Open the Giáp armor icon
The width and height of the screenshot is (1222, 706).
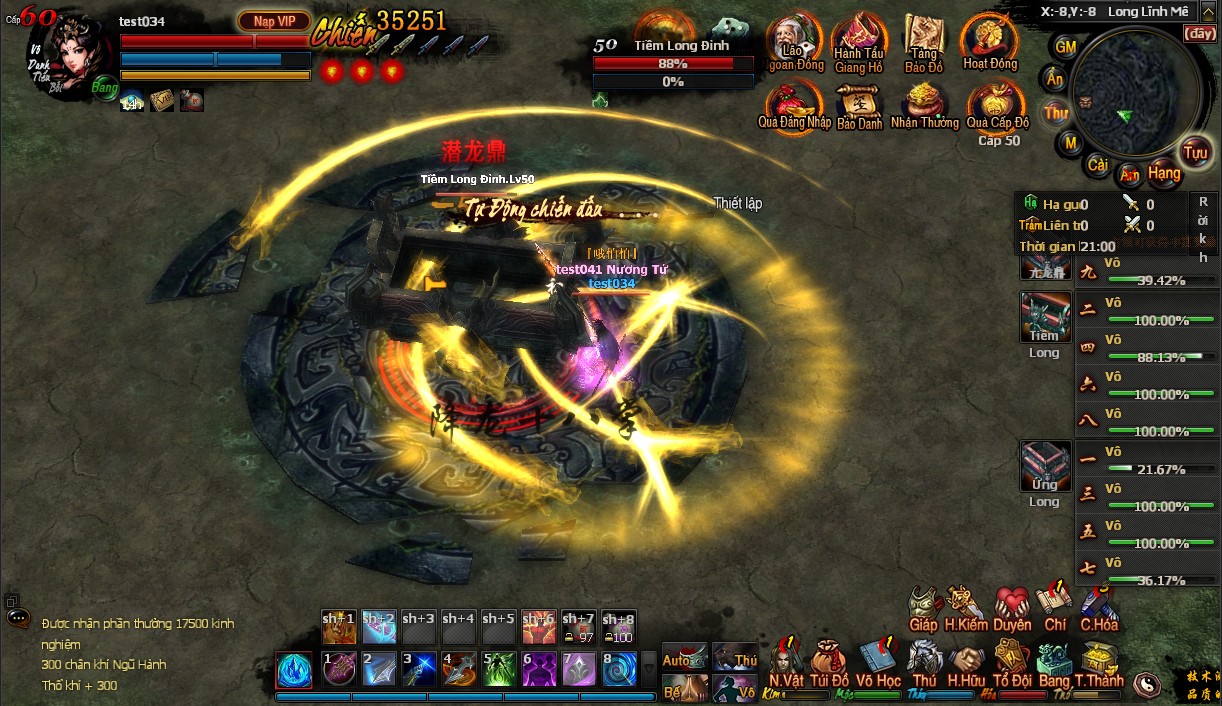[x=924, y=606]
